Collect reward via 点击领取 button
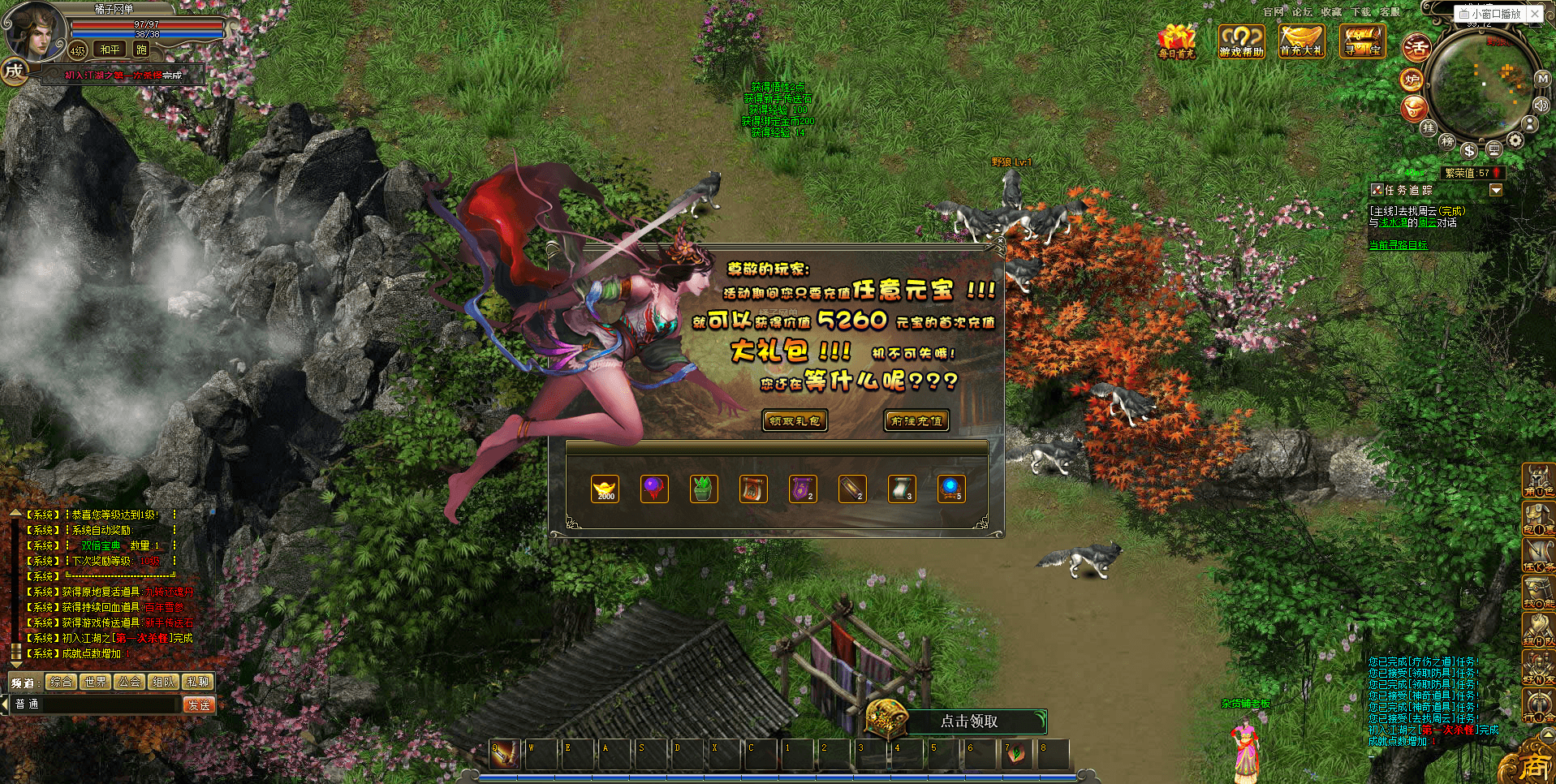 [968, 721]
